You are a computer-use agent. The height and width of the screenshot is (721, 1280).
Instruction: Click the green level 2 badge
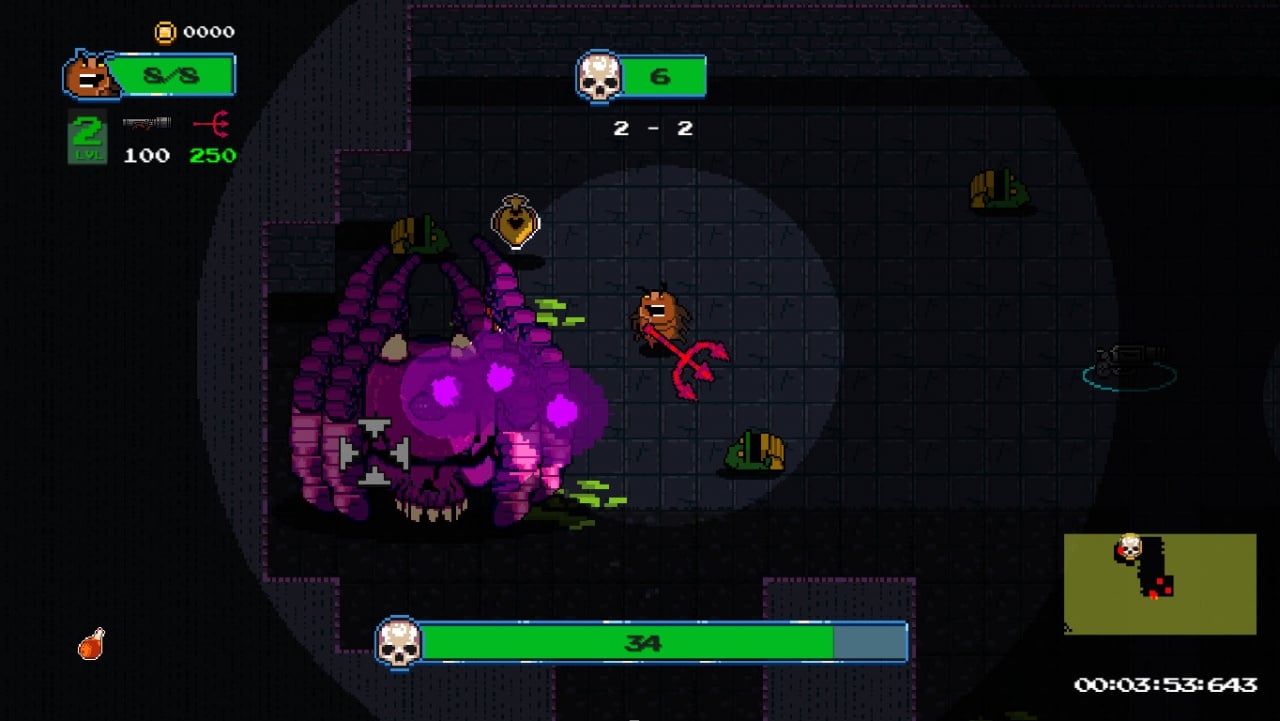point(87,138)
